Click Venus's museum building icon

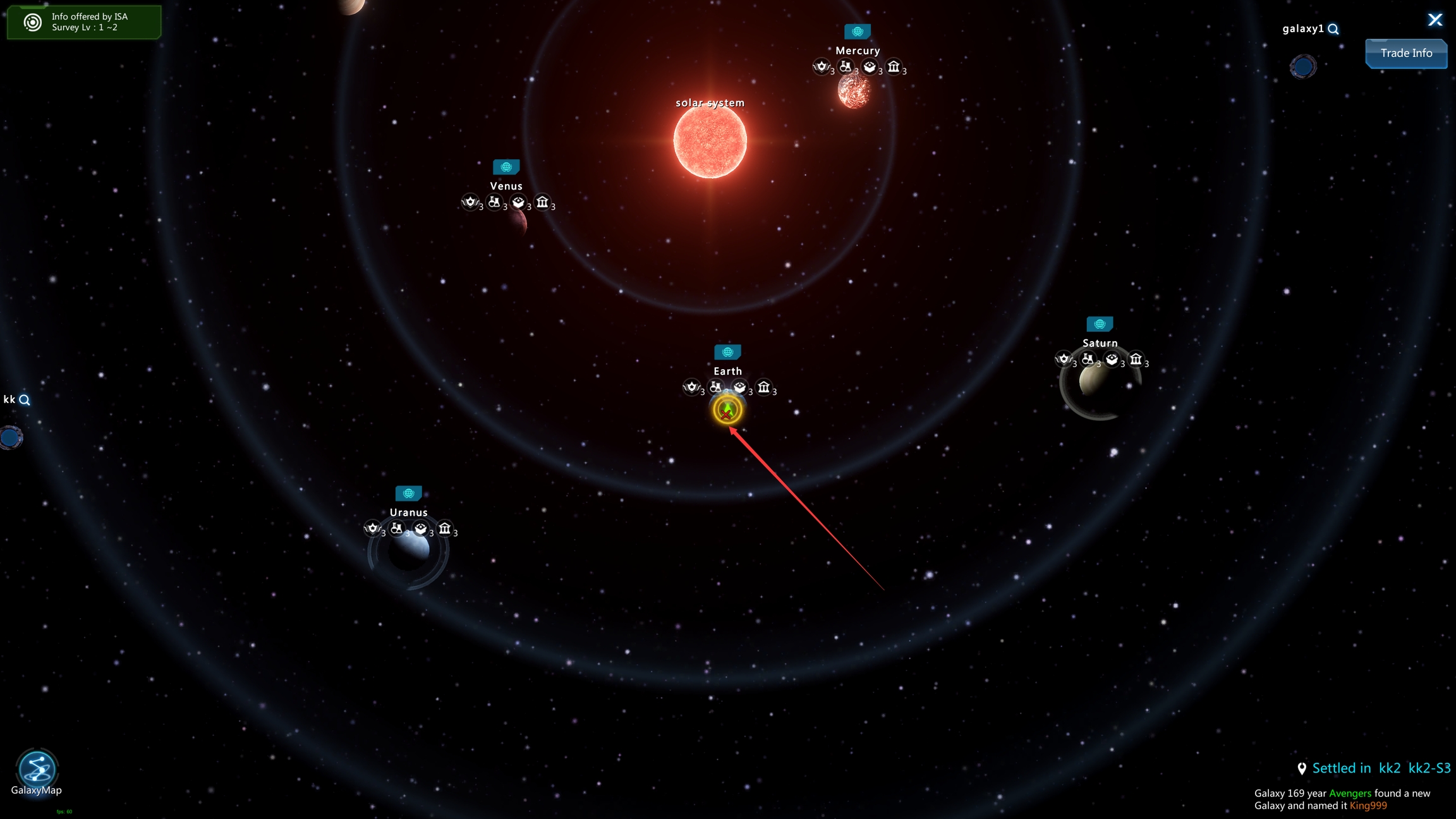click(542, 202)
